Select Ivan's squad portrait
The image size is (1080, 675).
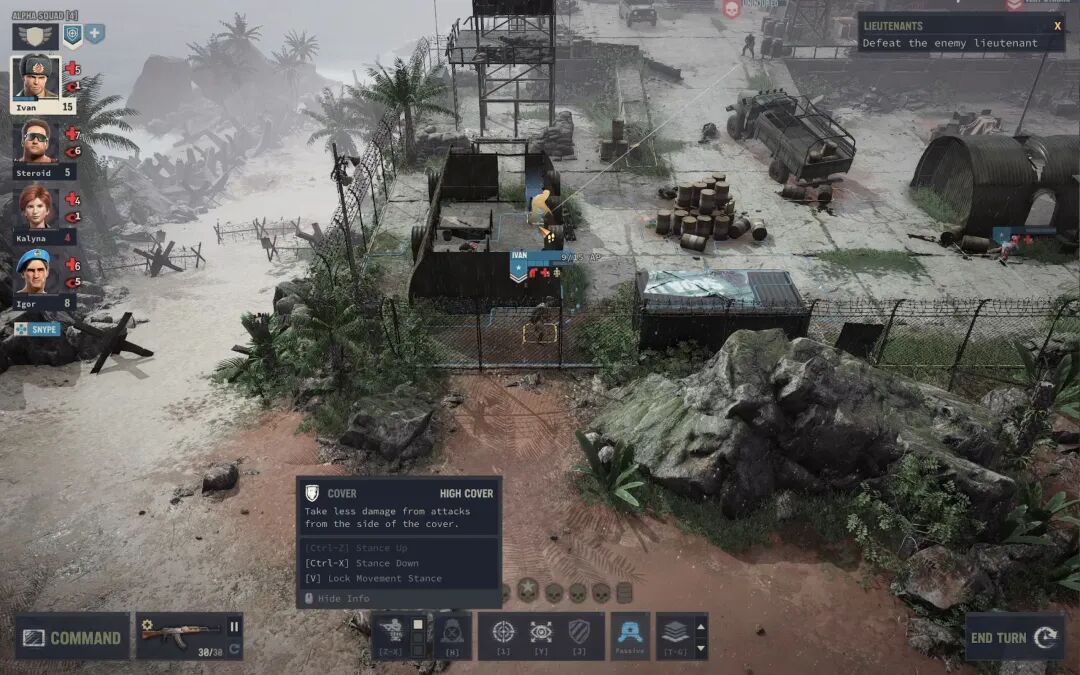[x=37, y=77]
